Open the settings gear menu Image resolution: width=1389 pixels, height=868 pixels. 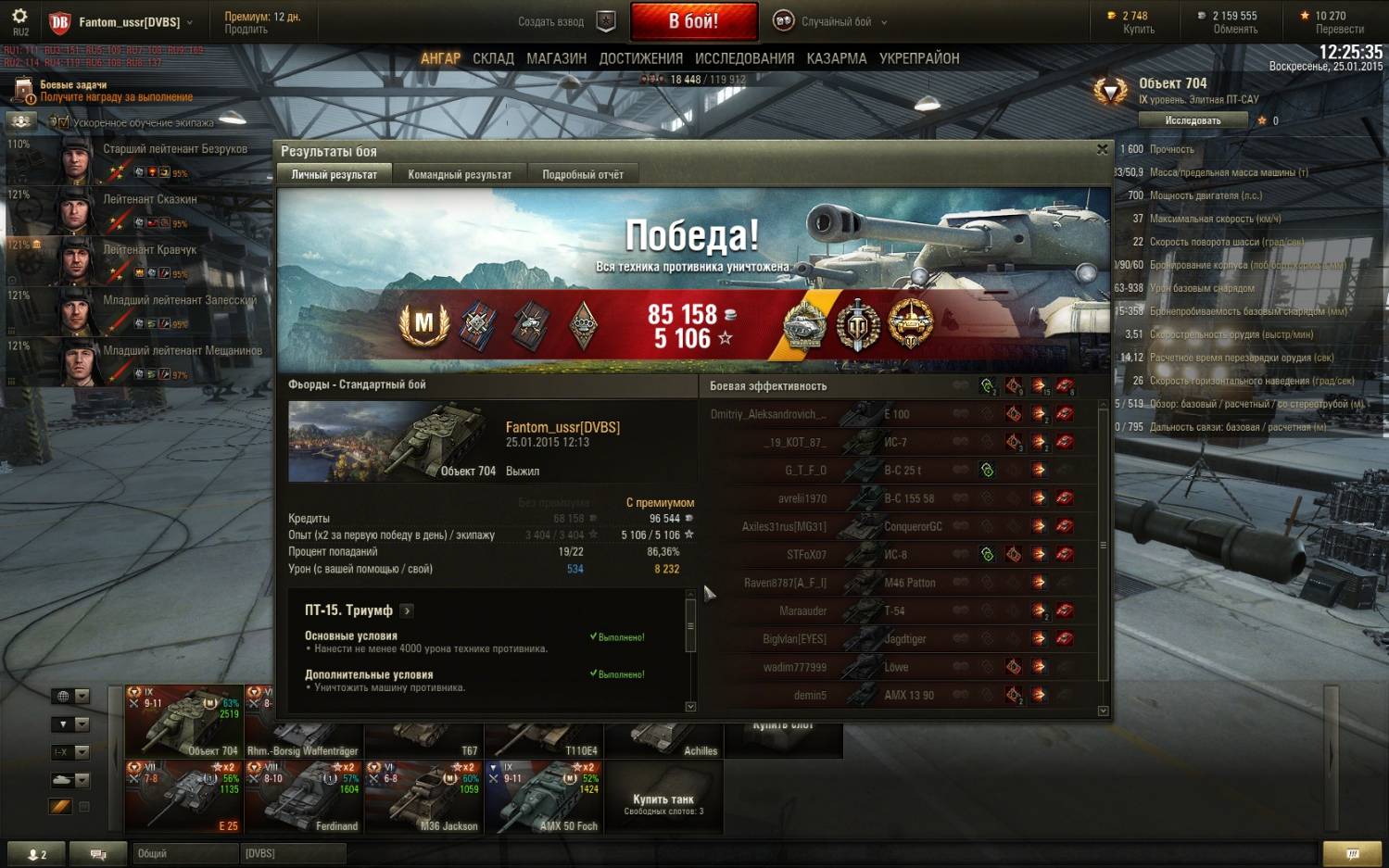[19, 17]
